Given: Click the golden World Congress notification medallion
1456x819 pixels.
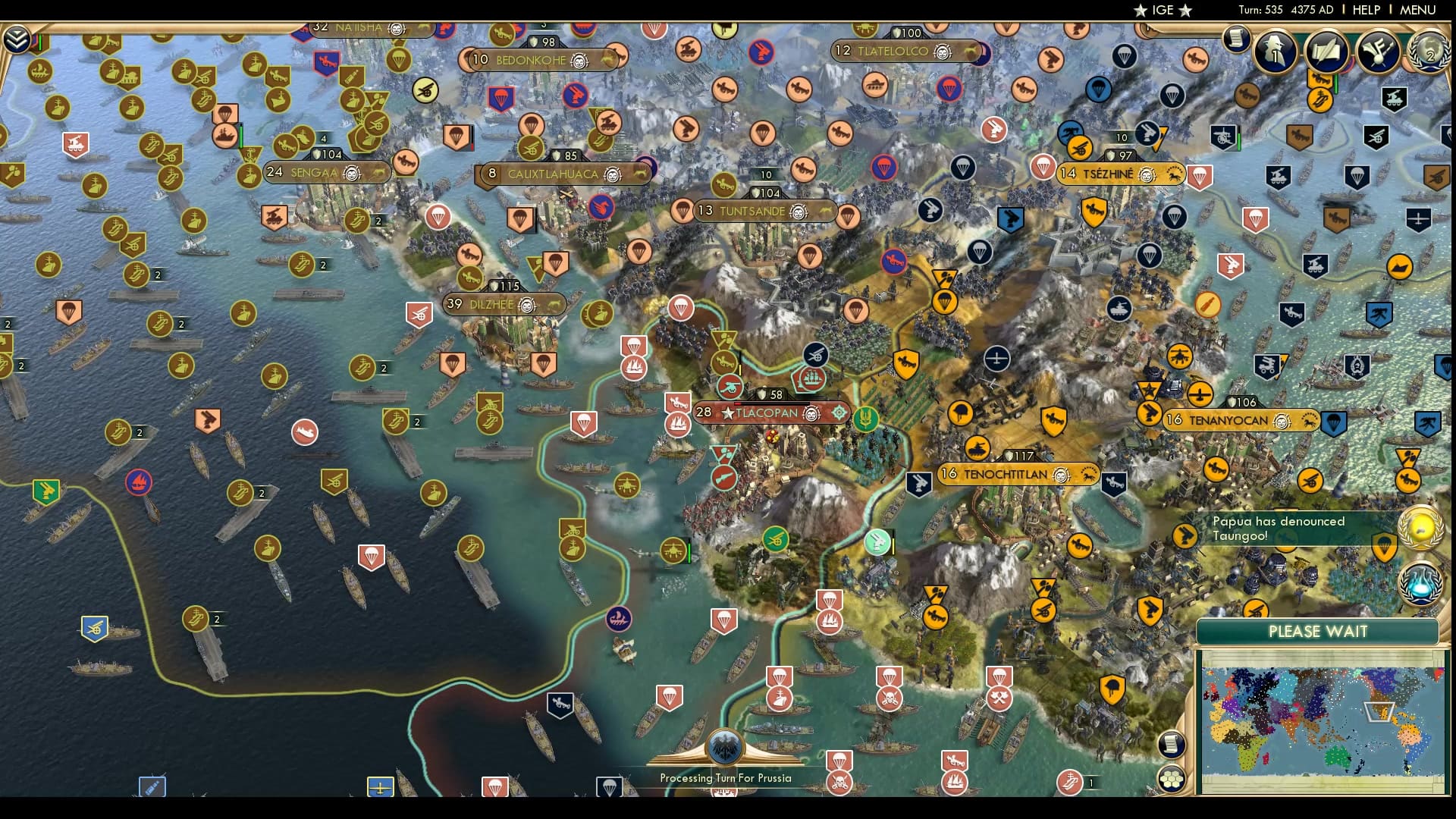Looking at the screenshot, I should point(1422,529).
